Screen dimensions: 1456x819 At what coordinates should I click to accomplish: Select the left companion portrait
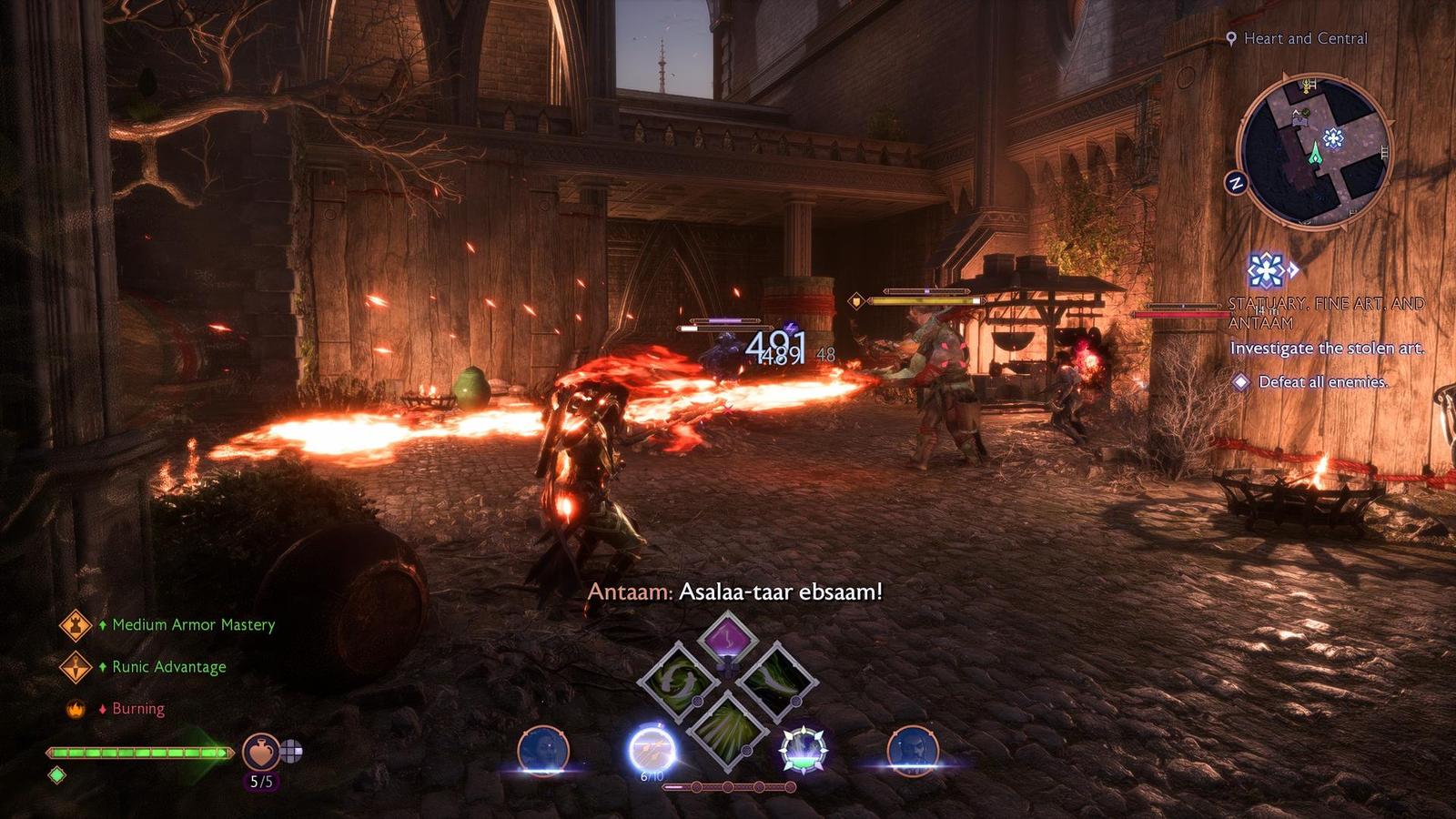point(543,750)
